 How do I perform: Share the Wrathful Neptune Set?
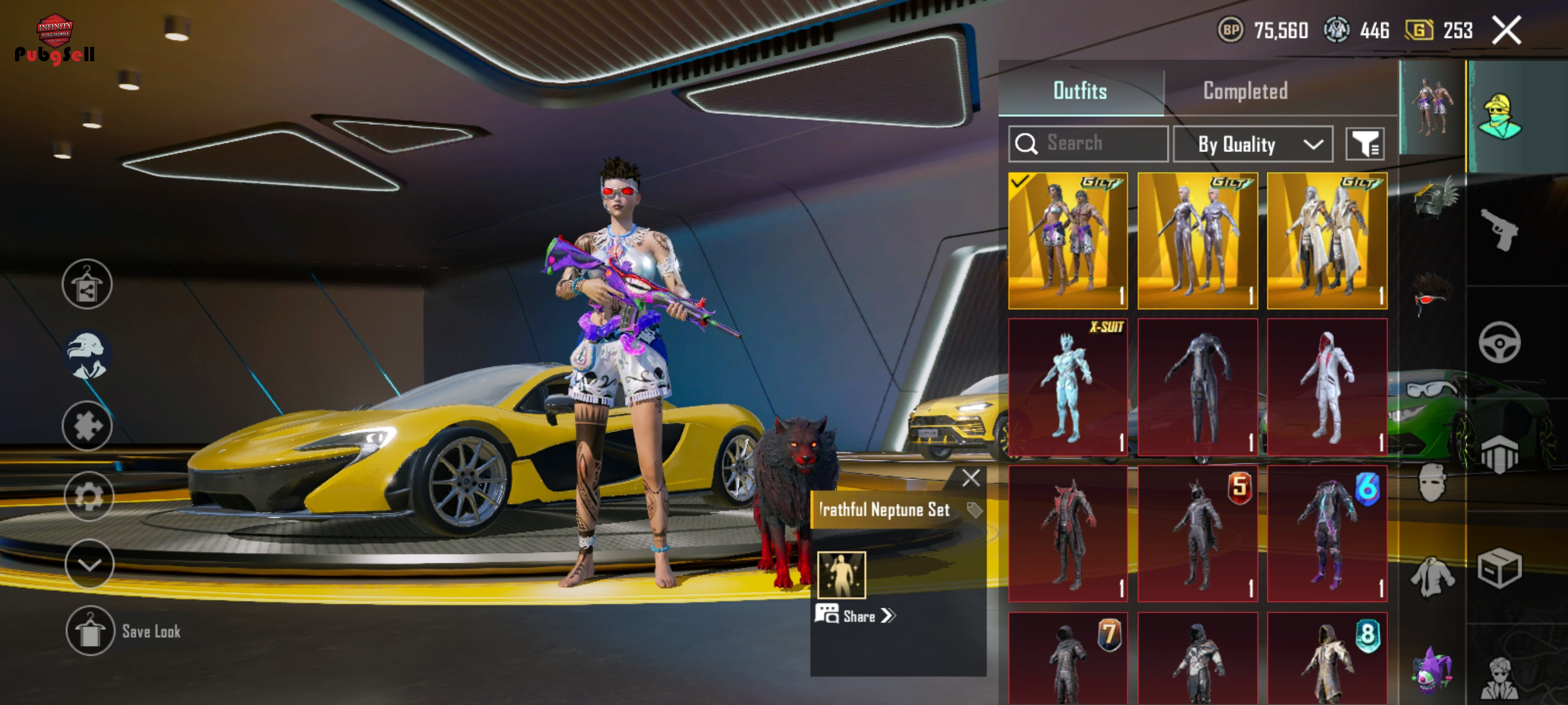857,615
